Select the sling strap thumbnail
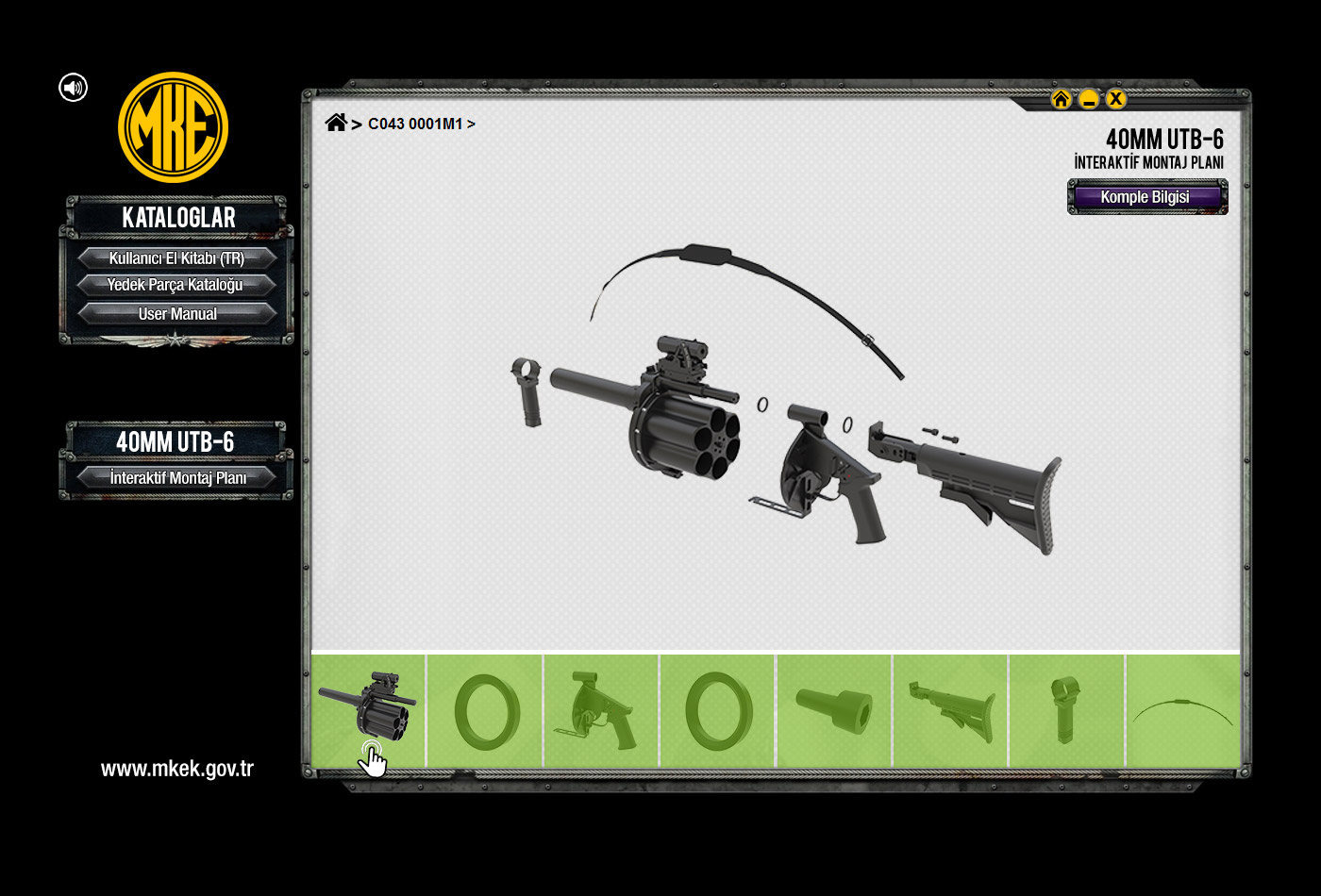1321x896 pixels. (x=1182, y=710)
